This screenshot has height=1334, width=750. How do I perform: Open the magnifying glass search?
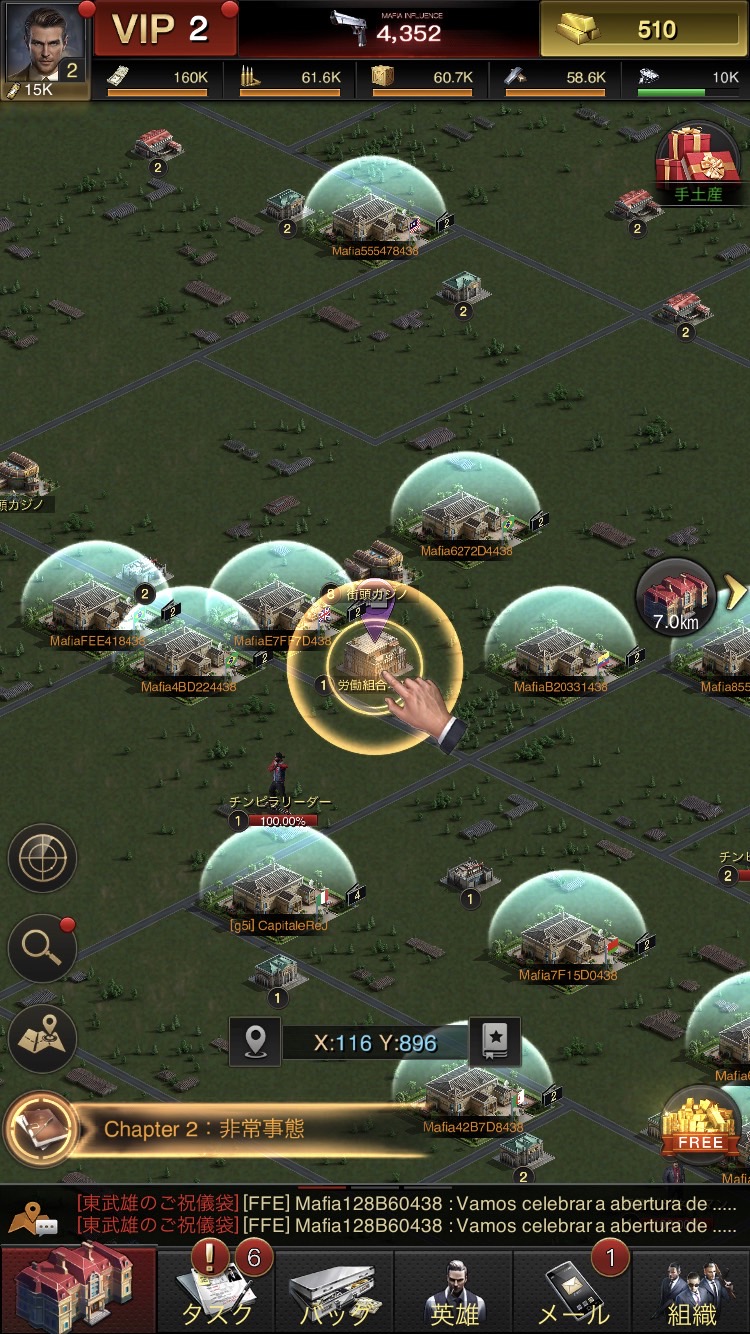click(43, 948)
